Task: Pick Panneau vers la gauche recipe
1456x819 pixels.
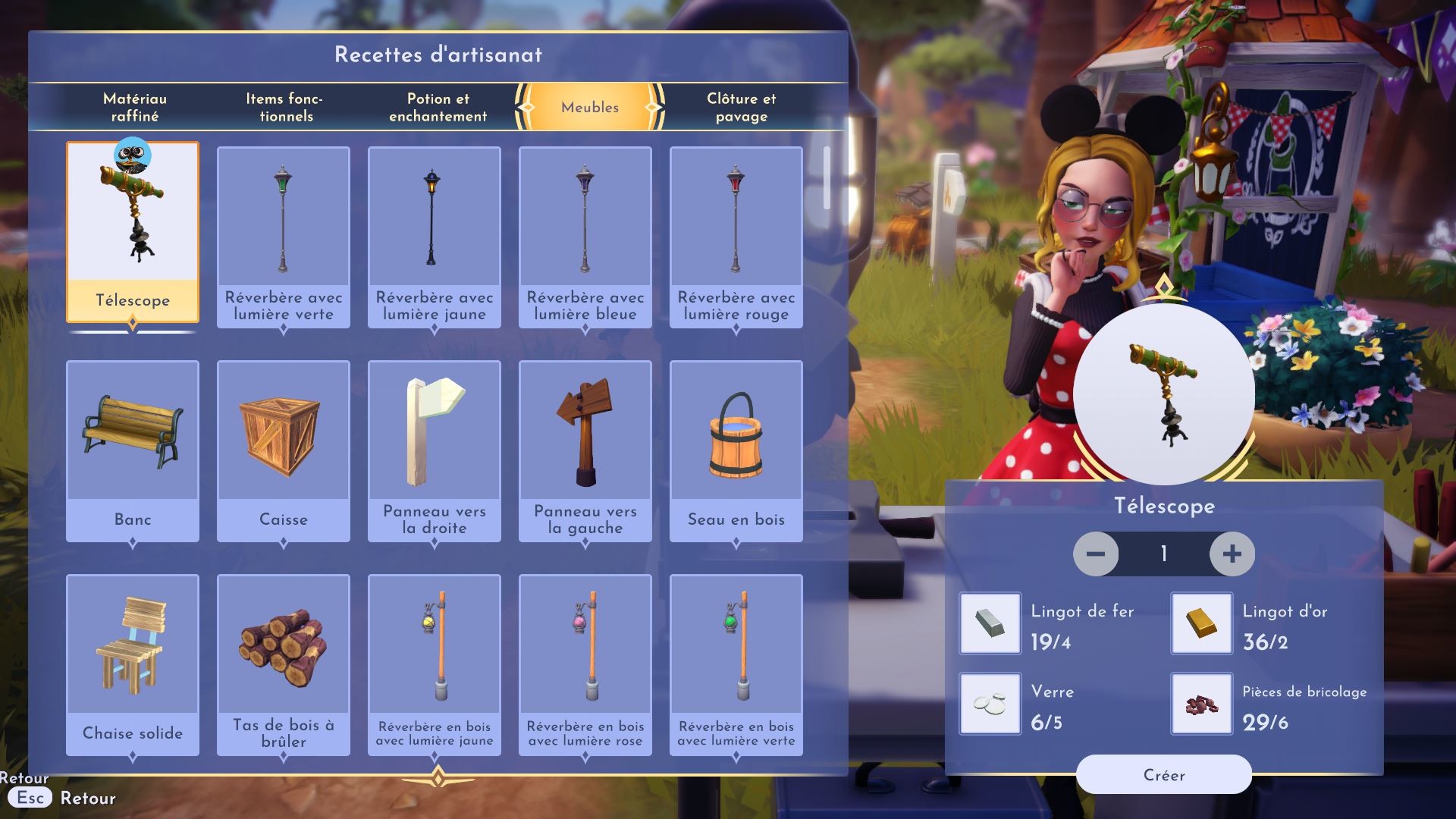Action: click(585, 450)
